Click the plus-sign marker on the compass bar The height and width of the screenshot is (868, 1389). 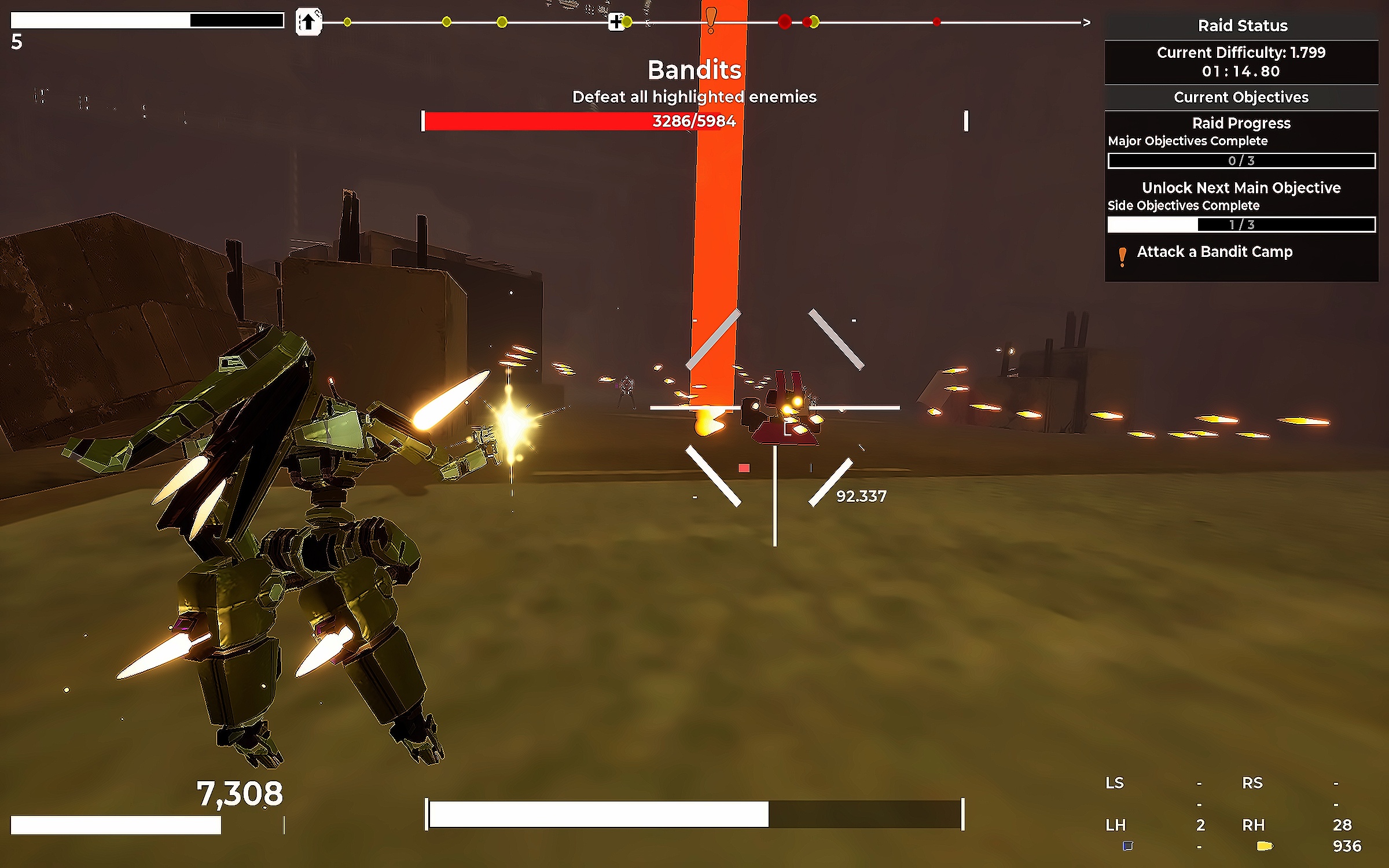(x=616, y=22)
